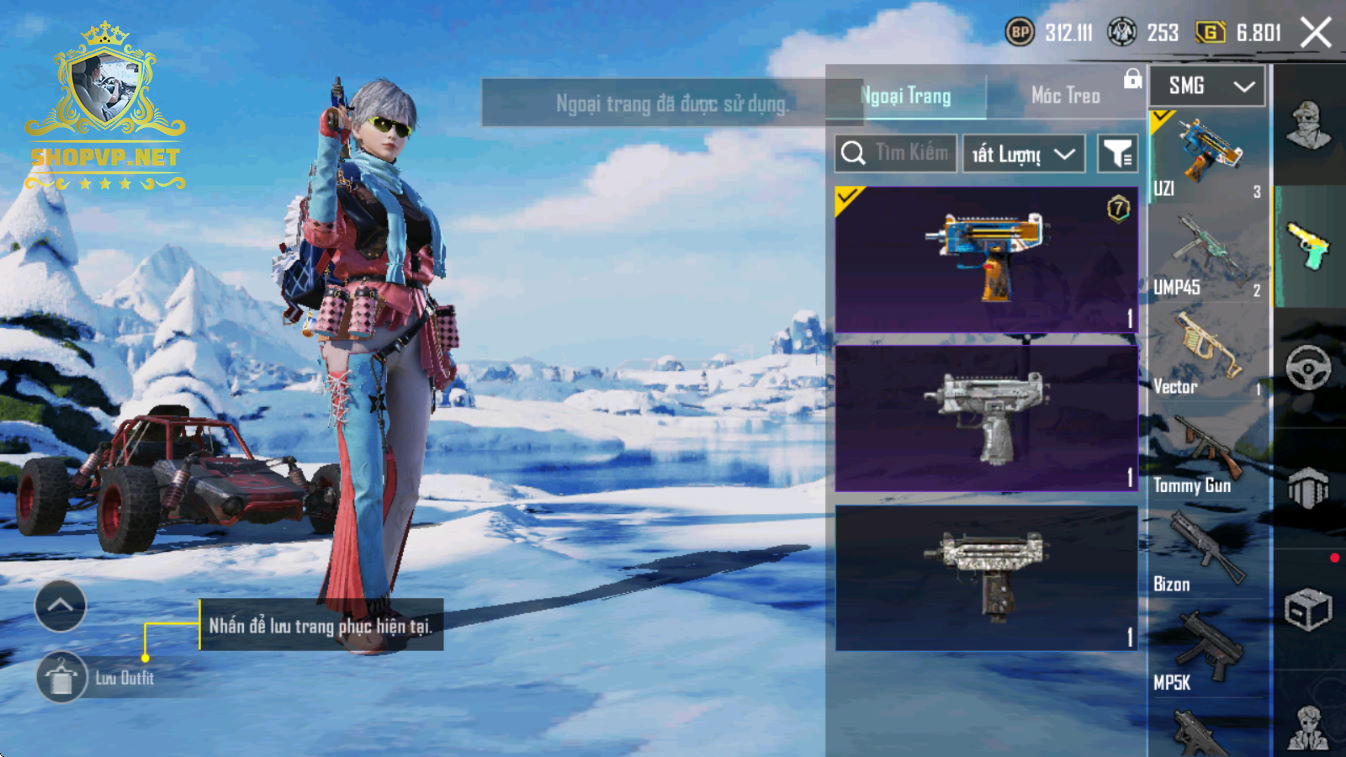Select the blue and orange UZI skin
The width and height of the screenshot is (1346, 757).
(986, 259)
